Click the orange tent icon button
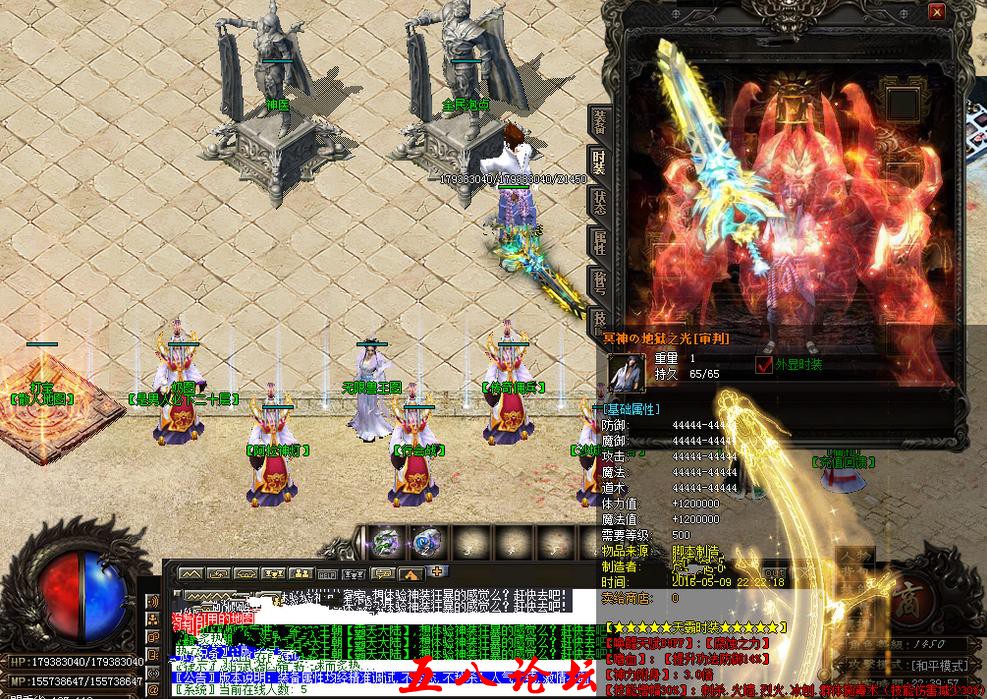This screenshot has height=699, width=987. [x=410, y=574]
